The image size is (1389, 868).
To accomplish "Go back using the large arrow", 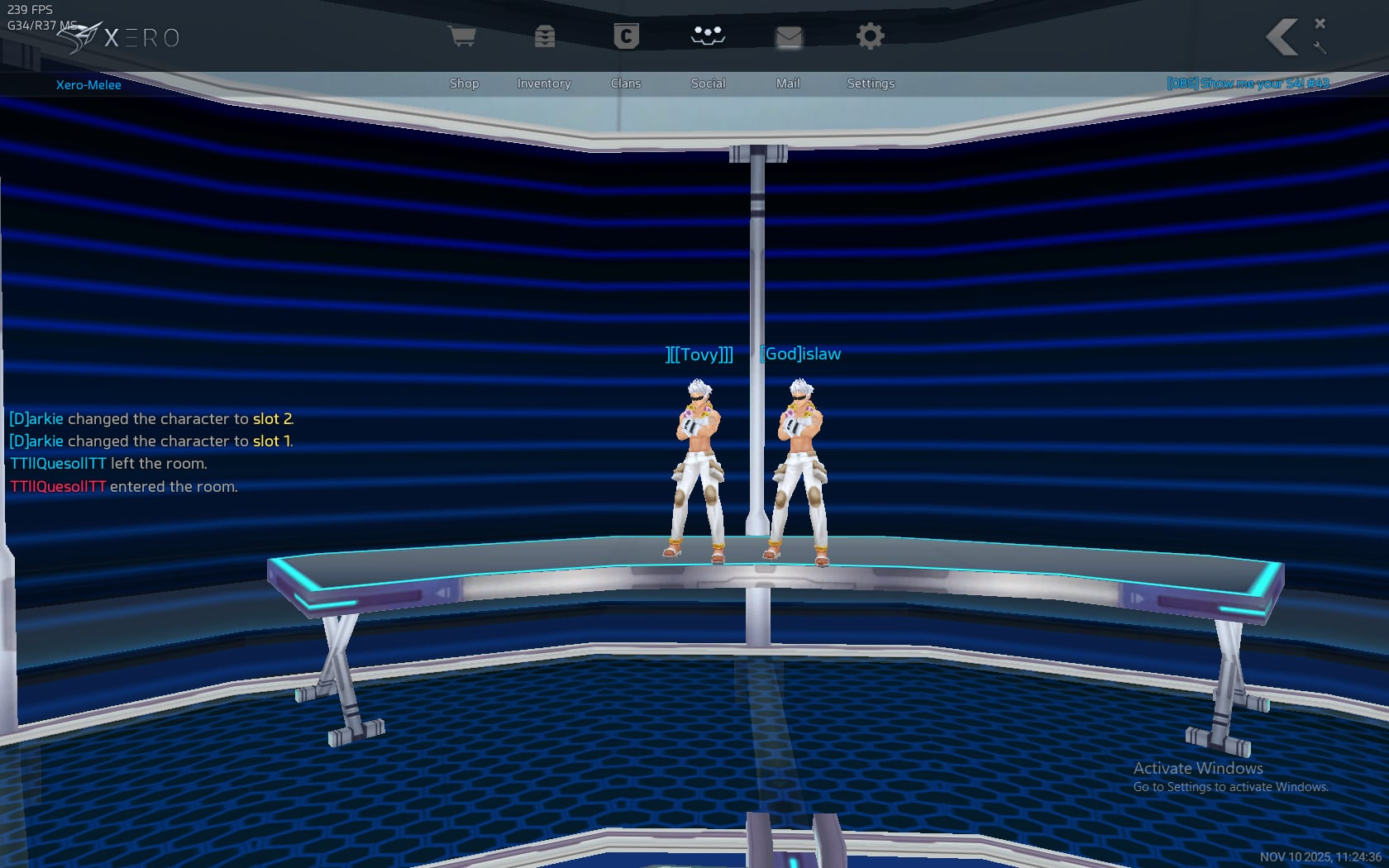I will point(1282,37).
